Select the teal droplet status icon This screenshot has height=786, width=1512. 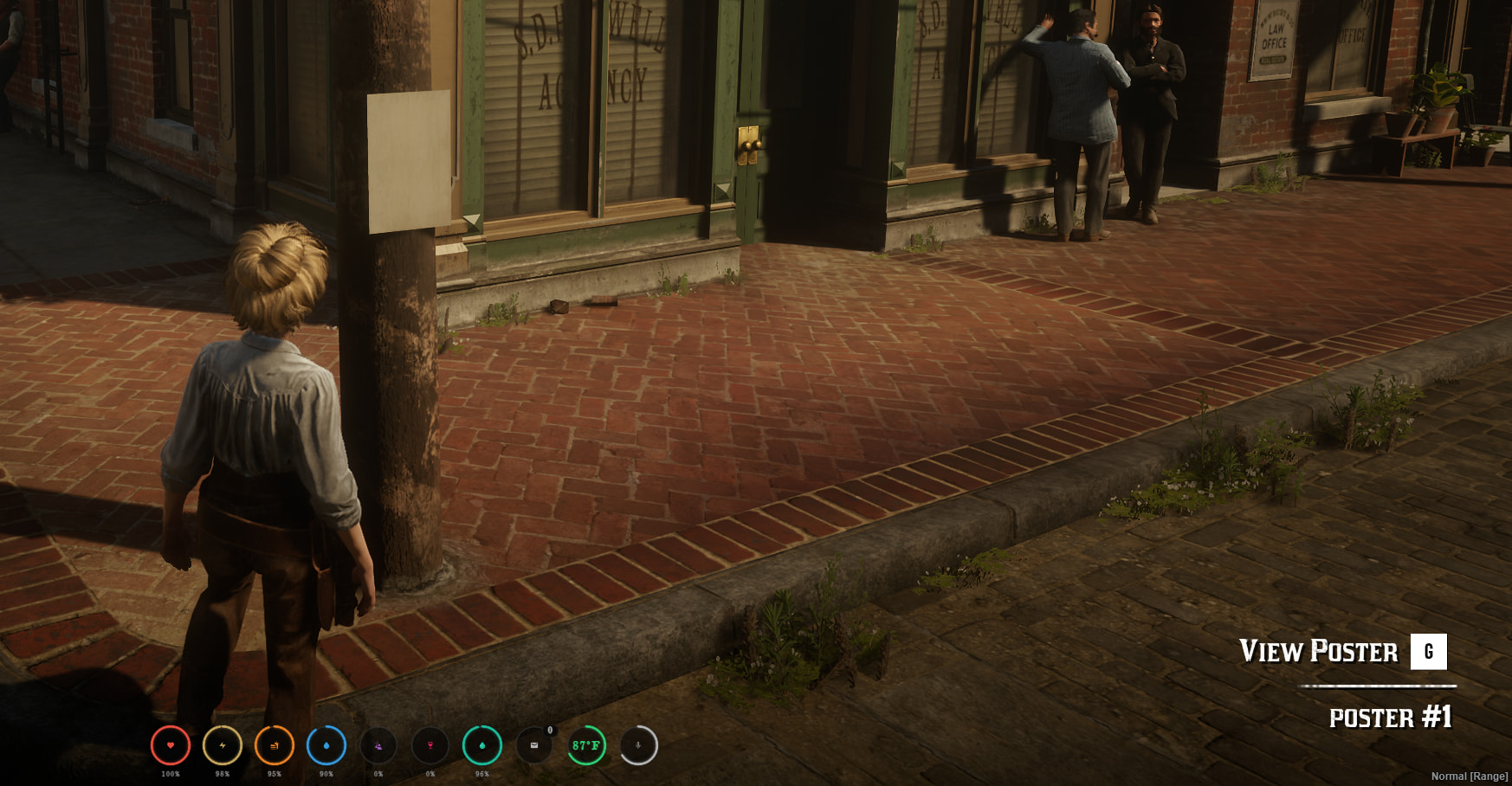(x=482, y=745)
